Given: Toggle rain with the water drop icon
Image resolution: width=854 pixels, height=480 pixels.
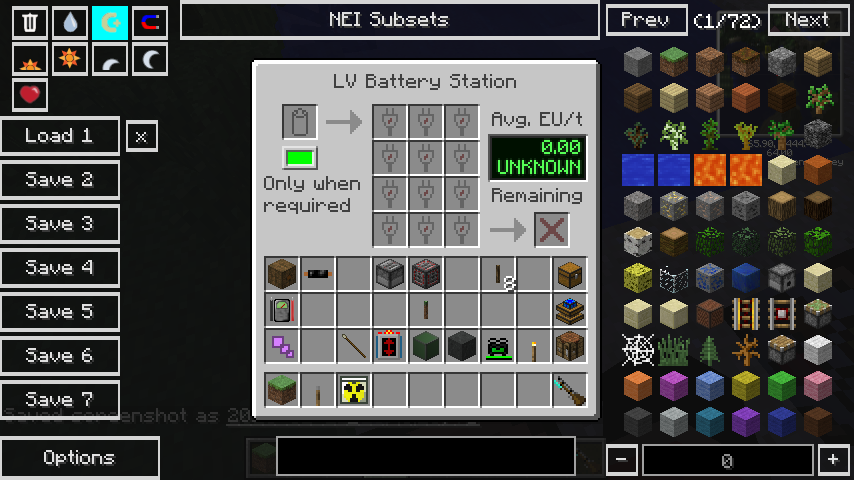Looking at the screenshot, I should (69, 23).
